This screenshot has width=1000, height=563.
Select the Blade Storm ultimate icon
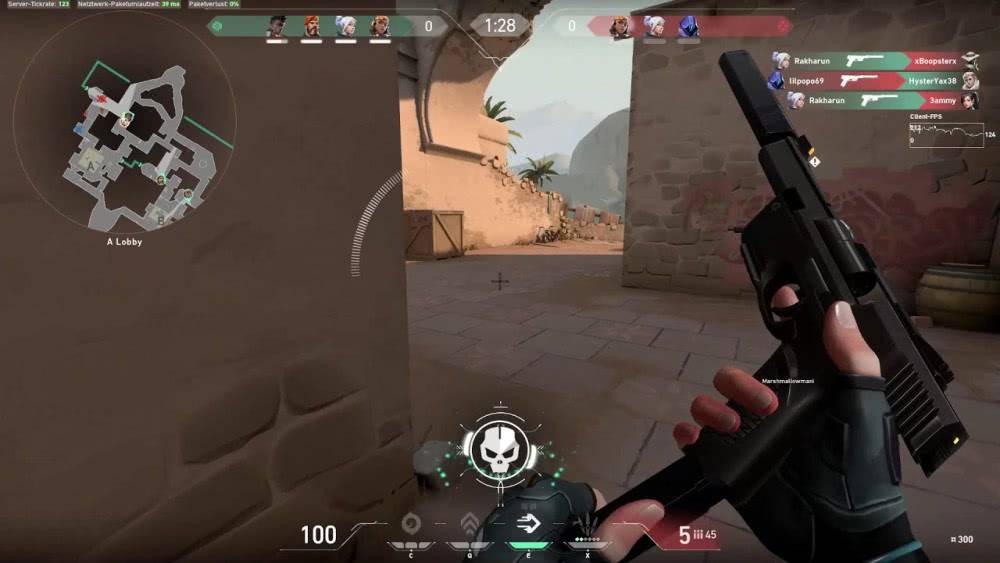587,526
